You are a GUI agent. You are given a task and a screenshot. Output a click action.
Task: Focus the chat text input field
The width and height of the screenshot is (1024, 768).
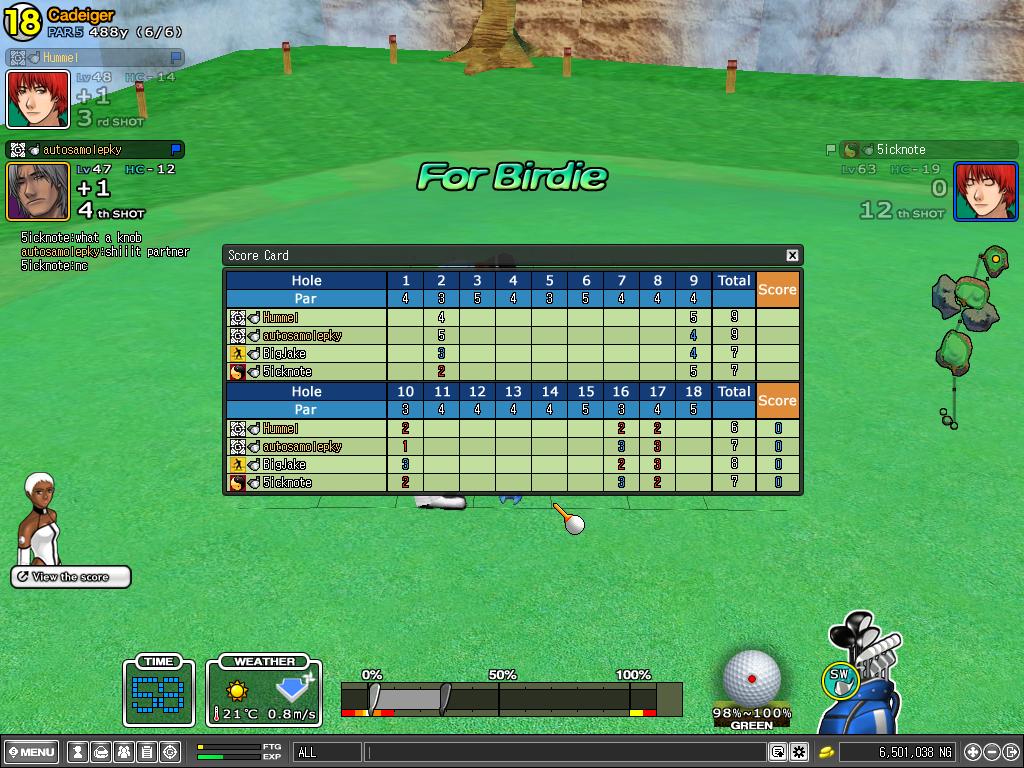point(565,752)
